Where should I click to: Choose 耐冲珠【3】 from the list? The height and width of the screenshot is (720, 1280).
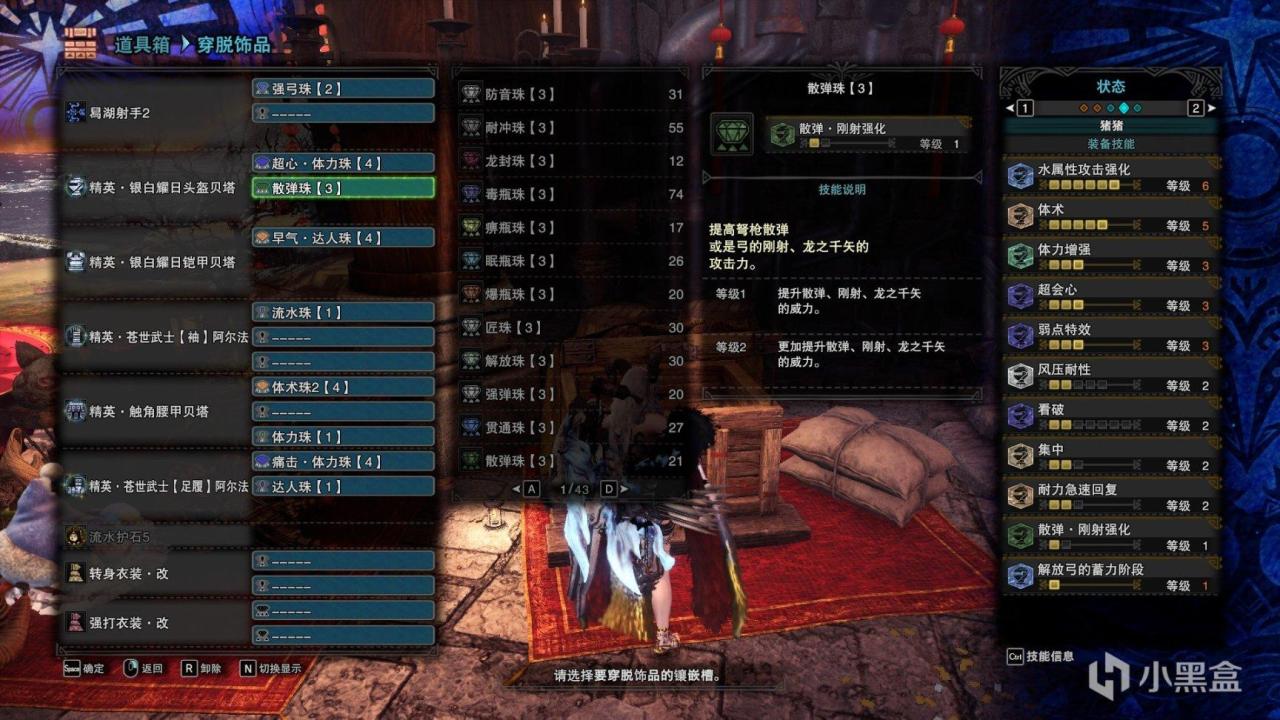point(570,128)
